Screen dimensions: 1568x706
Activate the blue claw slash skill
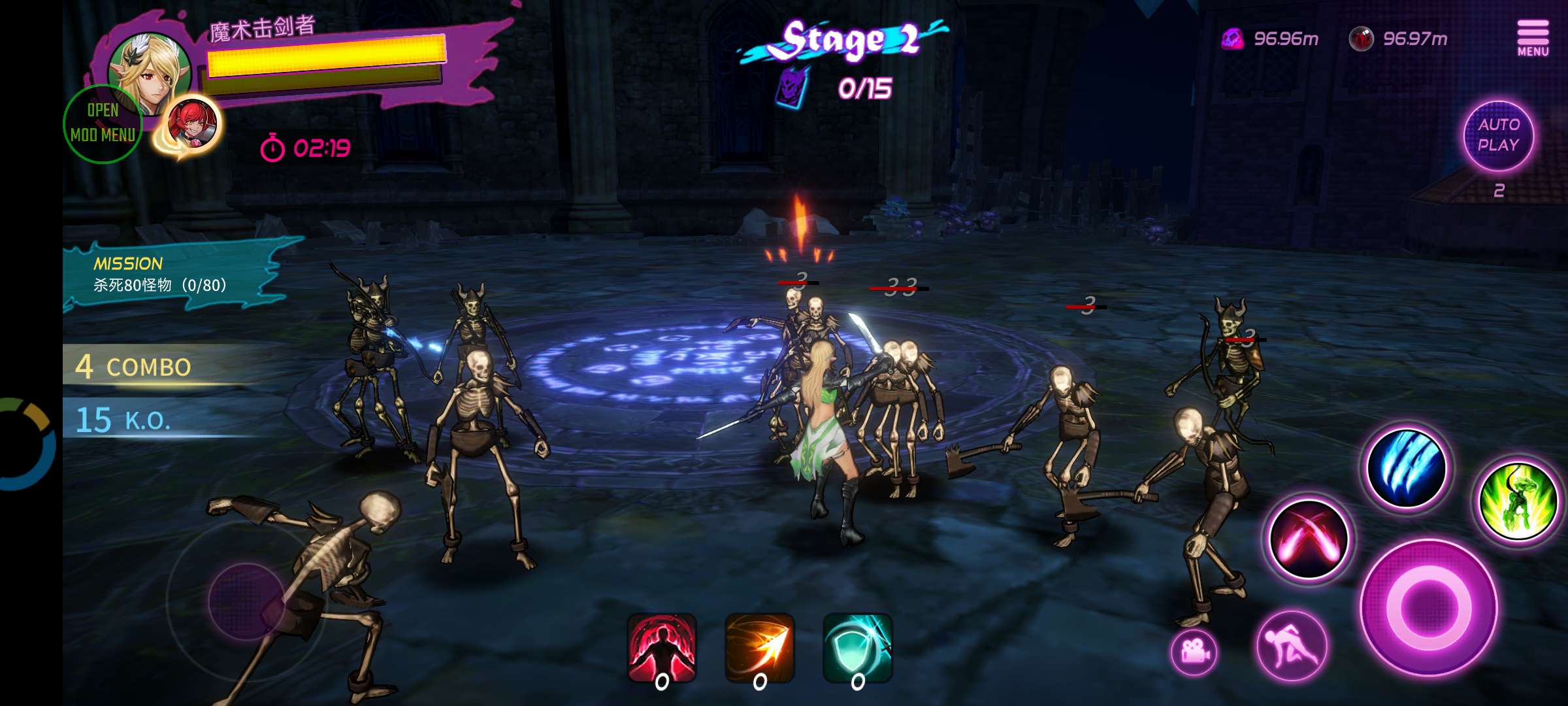(1407, 469)
